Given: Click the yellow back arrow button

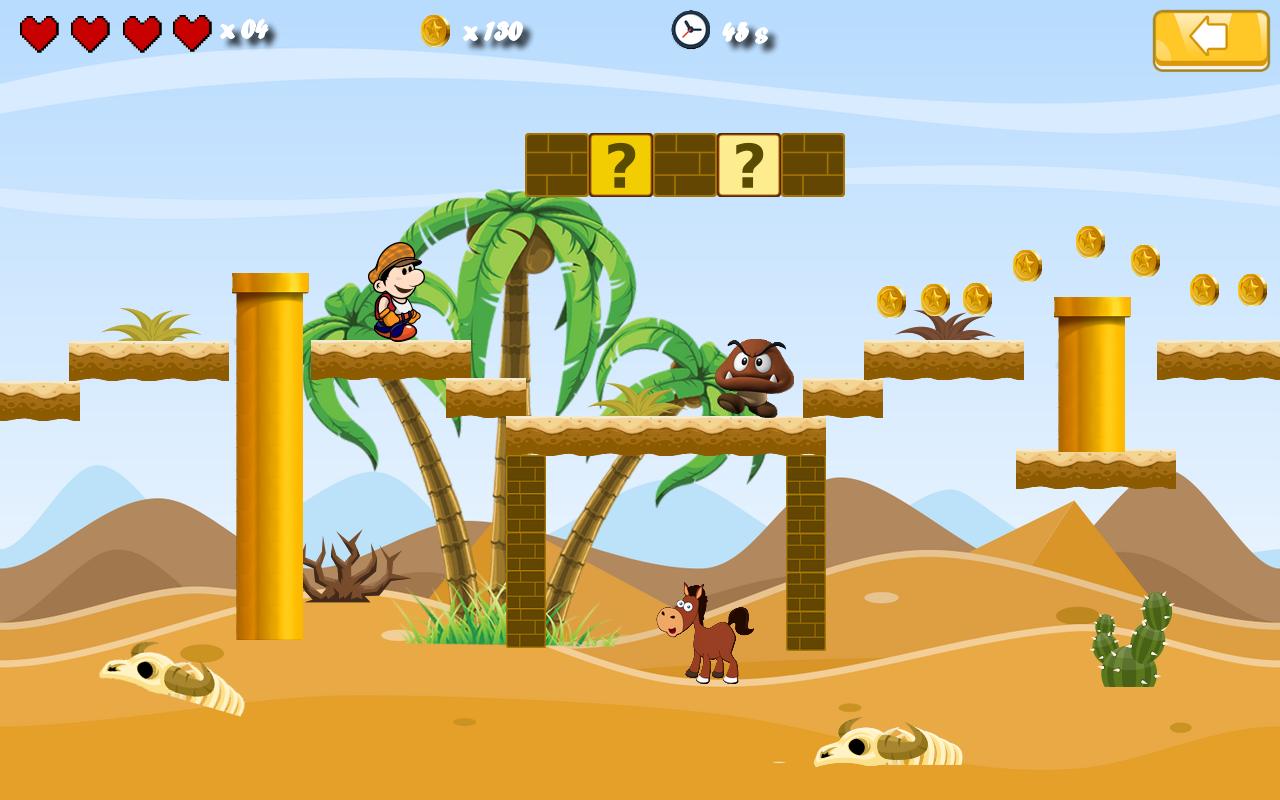Looking at the screenshot, I should [x=1210, y=39].
